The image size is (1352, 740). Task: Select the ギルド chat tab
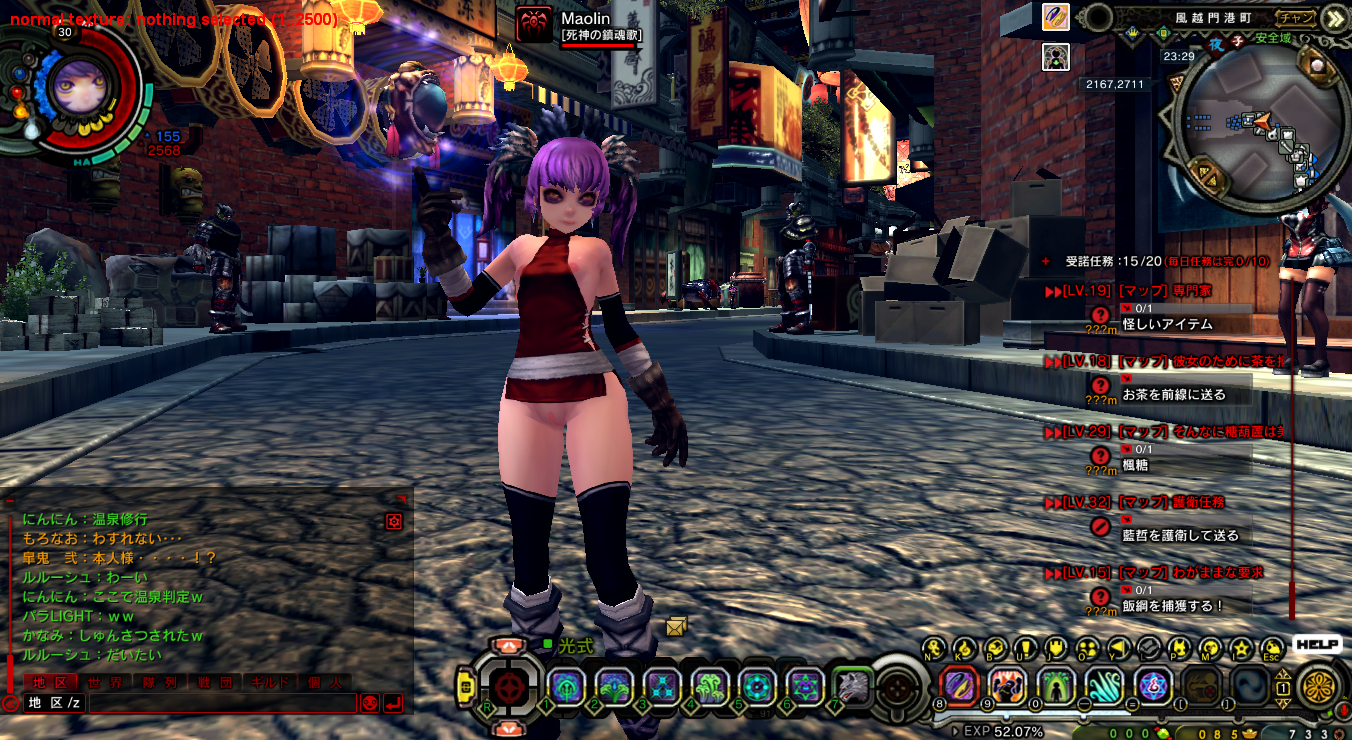(x=268, y=683)
